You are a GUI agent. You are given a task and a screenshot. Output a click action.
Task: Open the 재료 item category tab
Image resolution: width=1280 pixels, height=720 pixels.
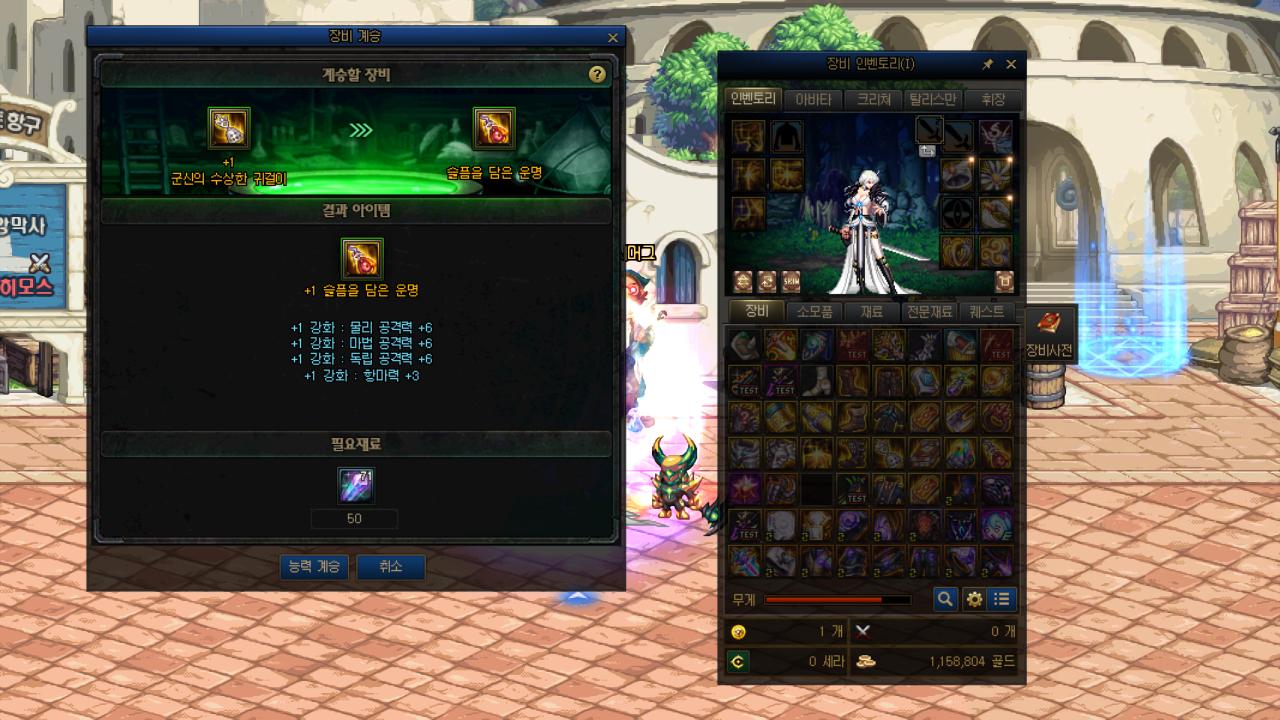click(x=872, y=311)
